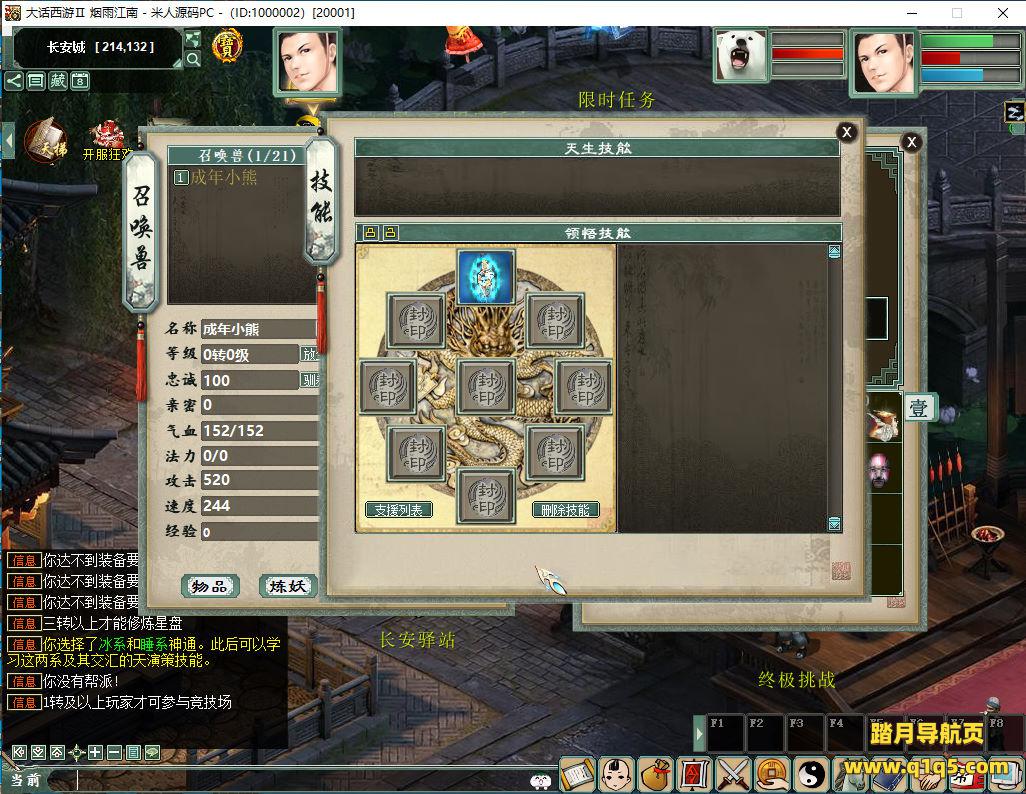Open the yin-yang icon in bottom bar
Image resolution: width=1026 pixels, height=794 pixels.
(x=811, y=773)
